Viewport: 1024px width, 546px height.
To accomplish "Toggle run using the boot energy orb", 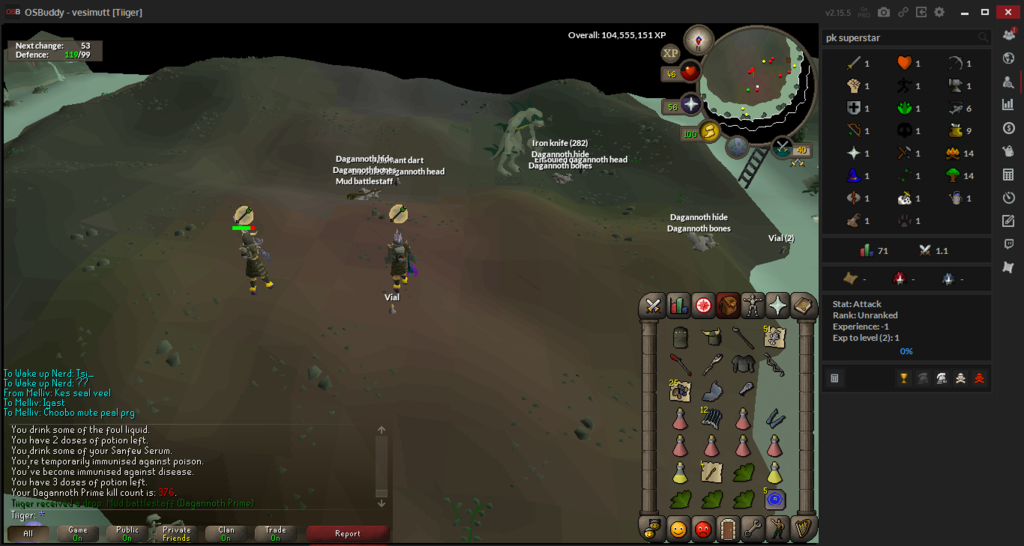I will [711, 131].
